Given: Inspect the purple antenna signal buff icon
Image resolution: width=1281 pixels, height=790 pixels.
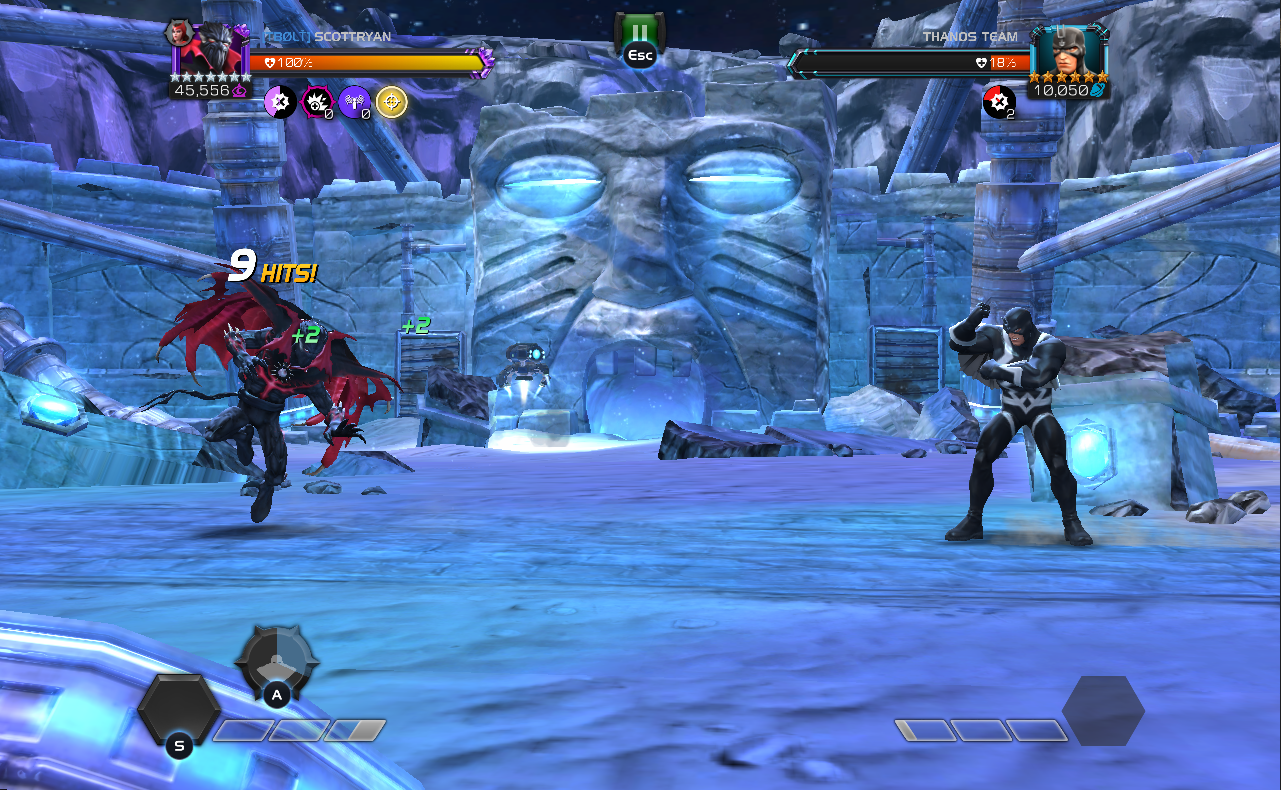Looking at the screenshot, I should [x=354, y=101].
